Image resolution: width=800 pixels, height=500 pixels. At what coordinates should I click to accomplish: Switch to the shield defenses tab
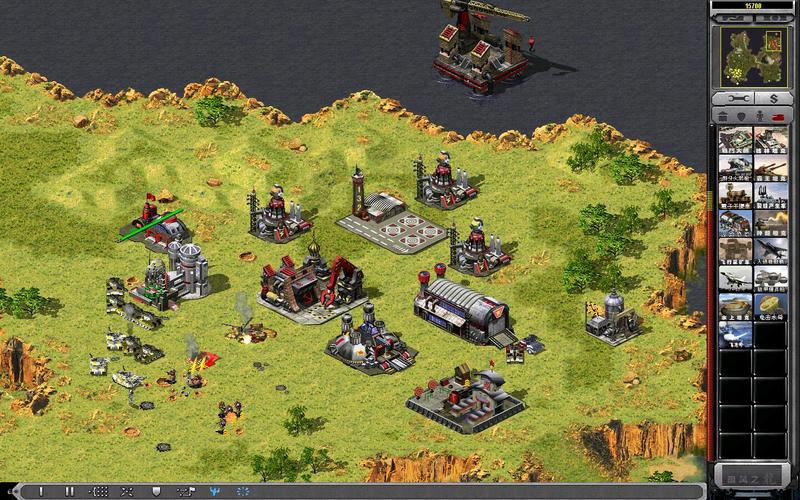(742, 118)
